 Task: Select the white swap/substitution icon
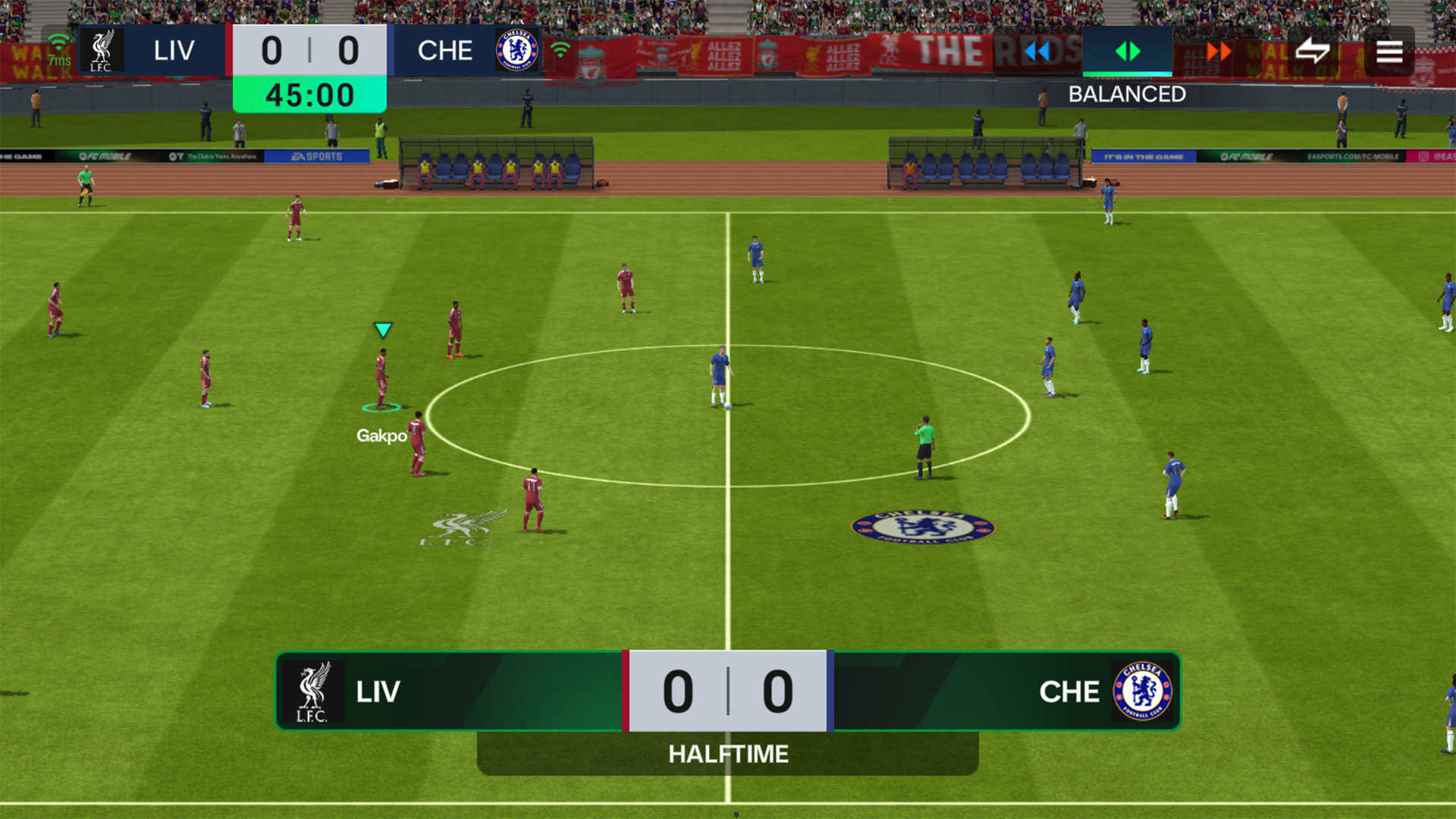click(1314, 51)
